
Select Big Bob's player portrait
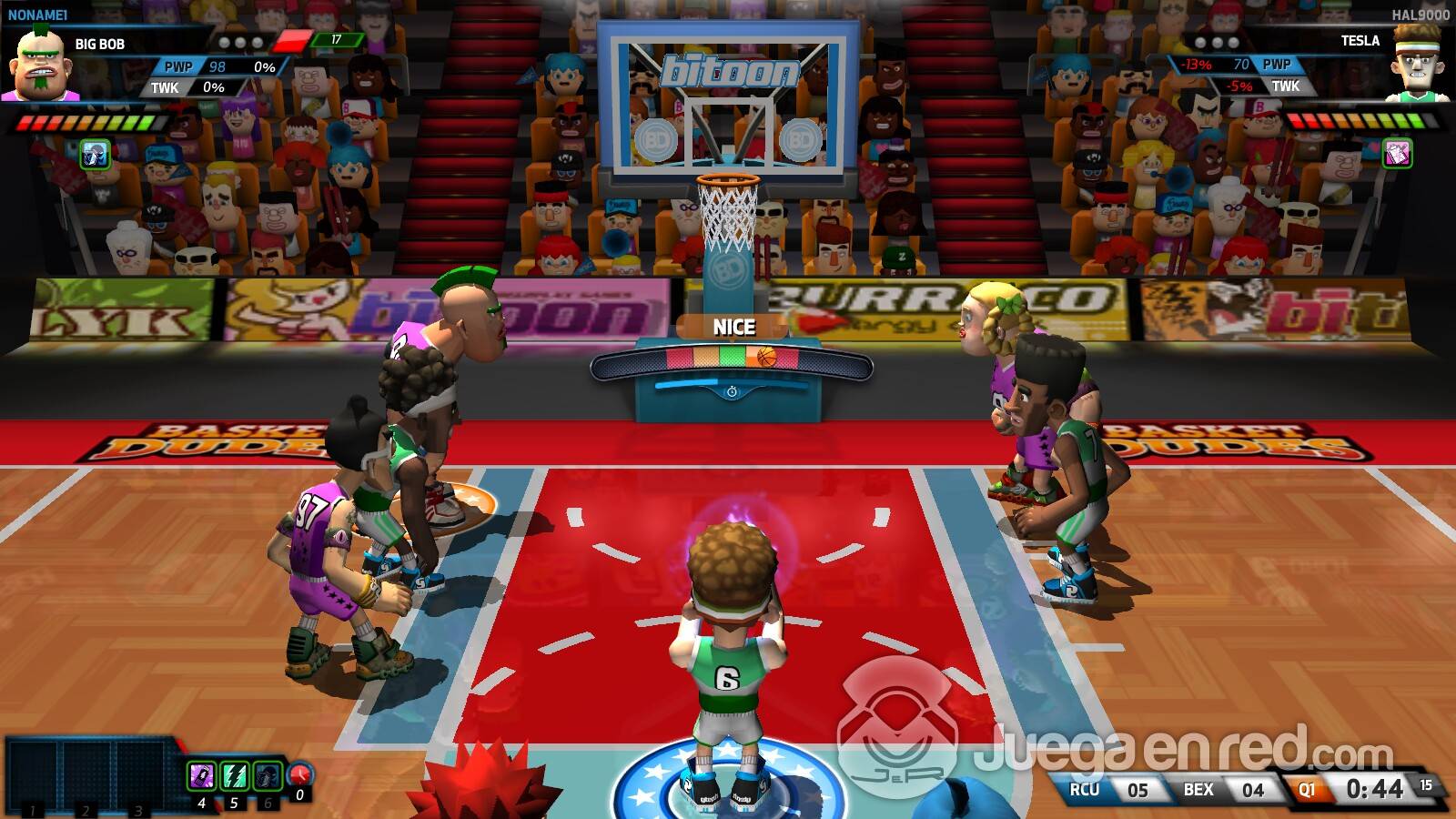(40, 66)
